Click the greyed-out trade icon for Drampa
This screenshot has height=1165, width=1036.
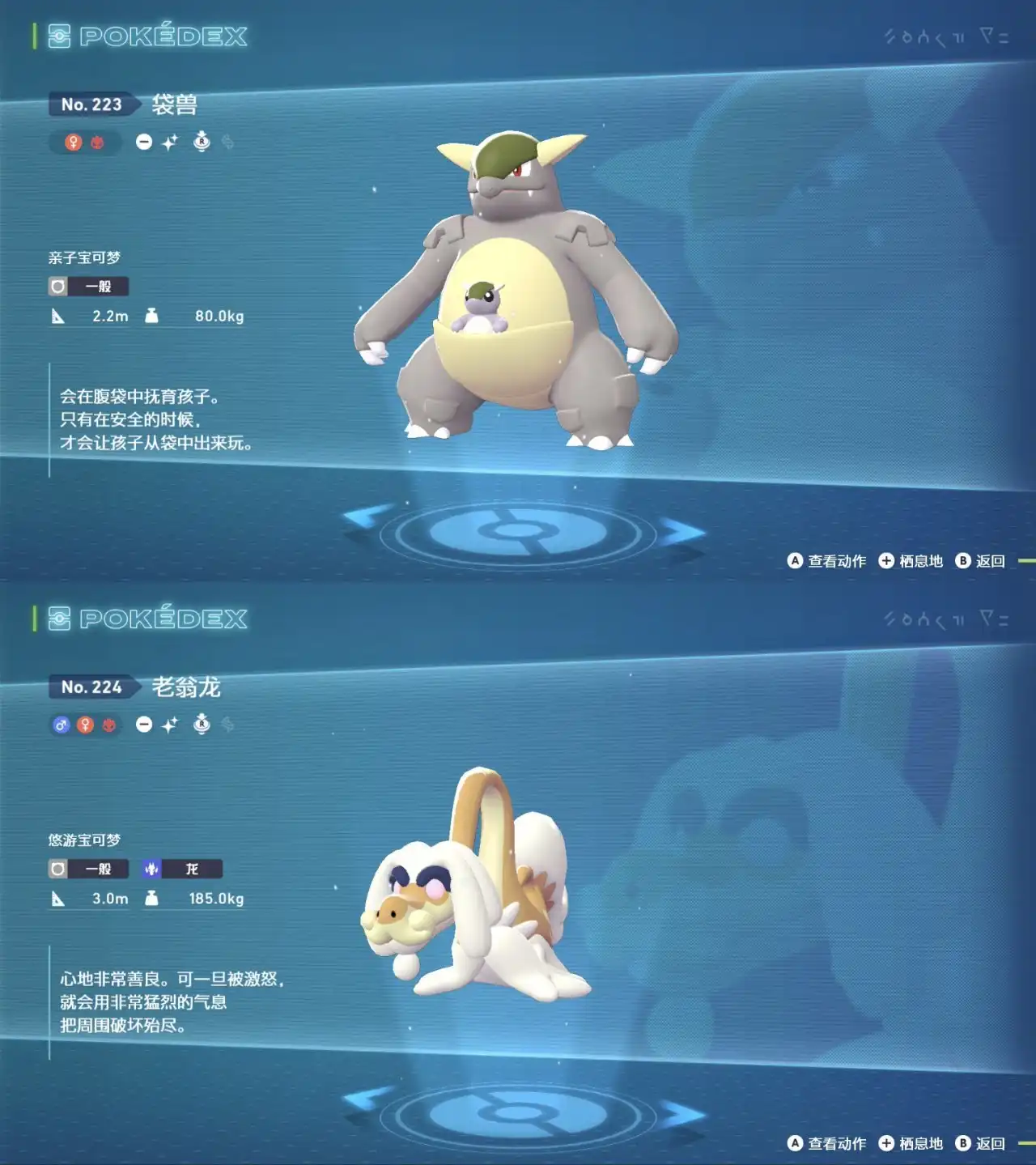(x=227, y=725)
